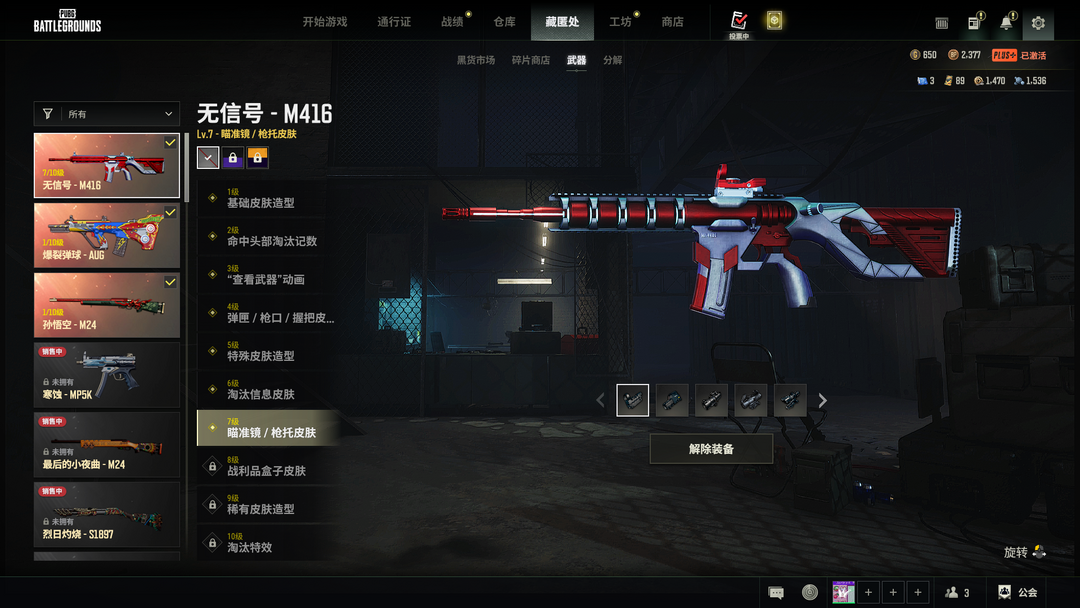Select the 爆裂弹球 - AUG skin
The image size is (1080, 608).
point(107,236)
